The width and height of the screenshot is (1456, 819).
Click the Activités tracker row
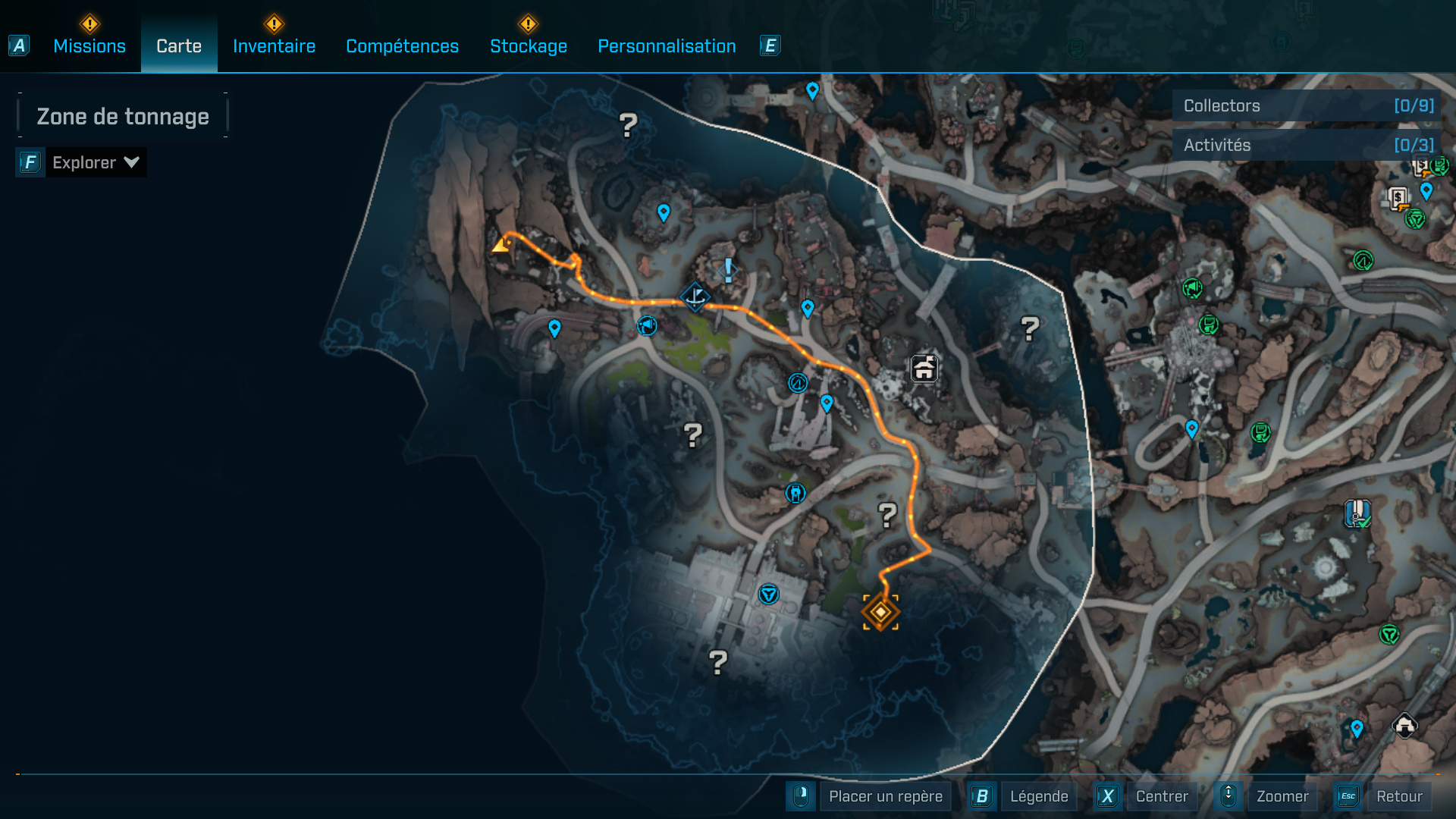pos(1307,145)
